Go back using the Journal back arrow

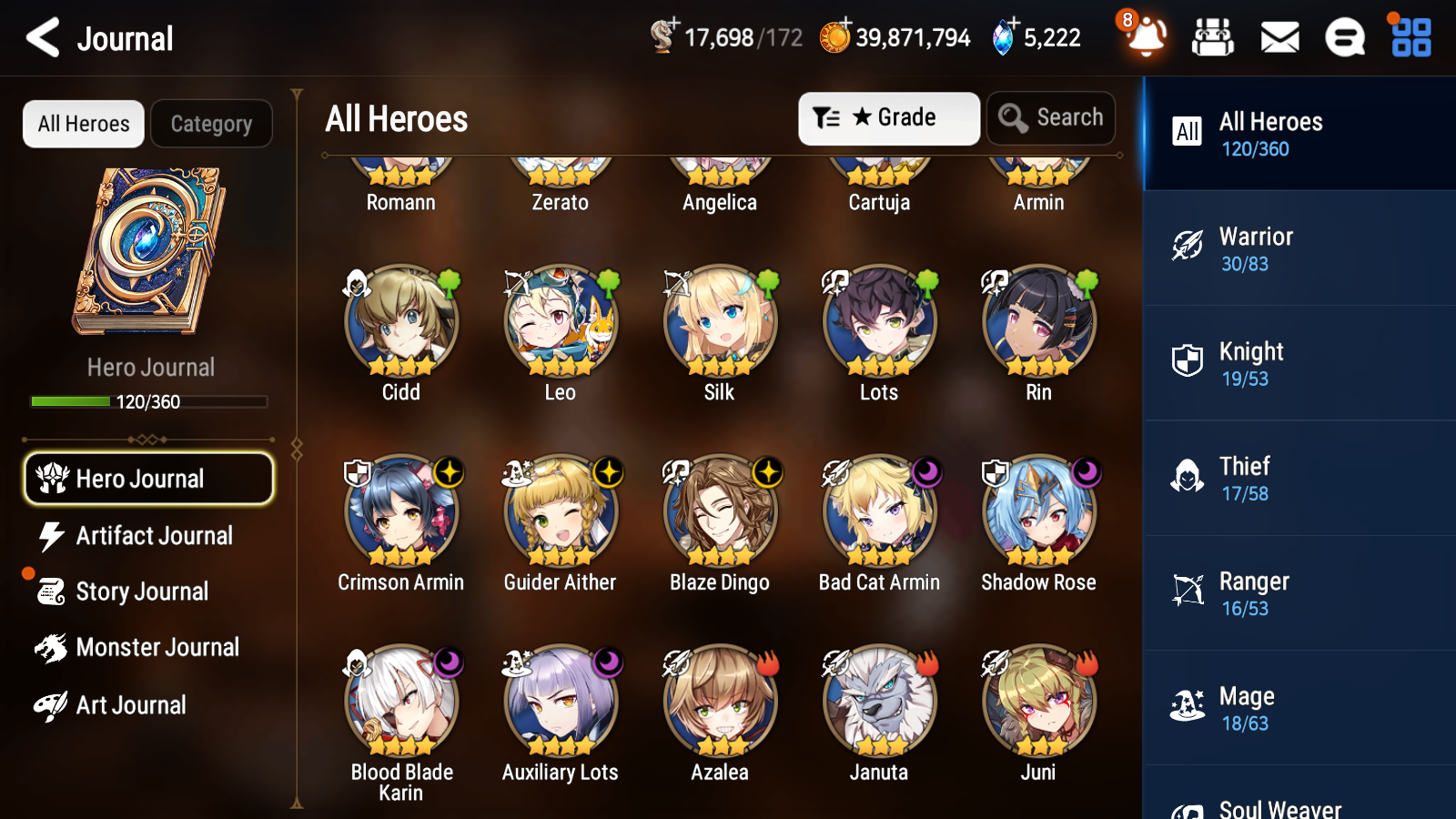[x=40, y=37]
